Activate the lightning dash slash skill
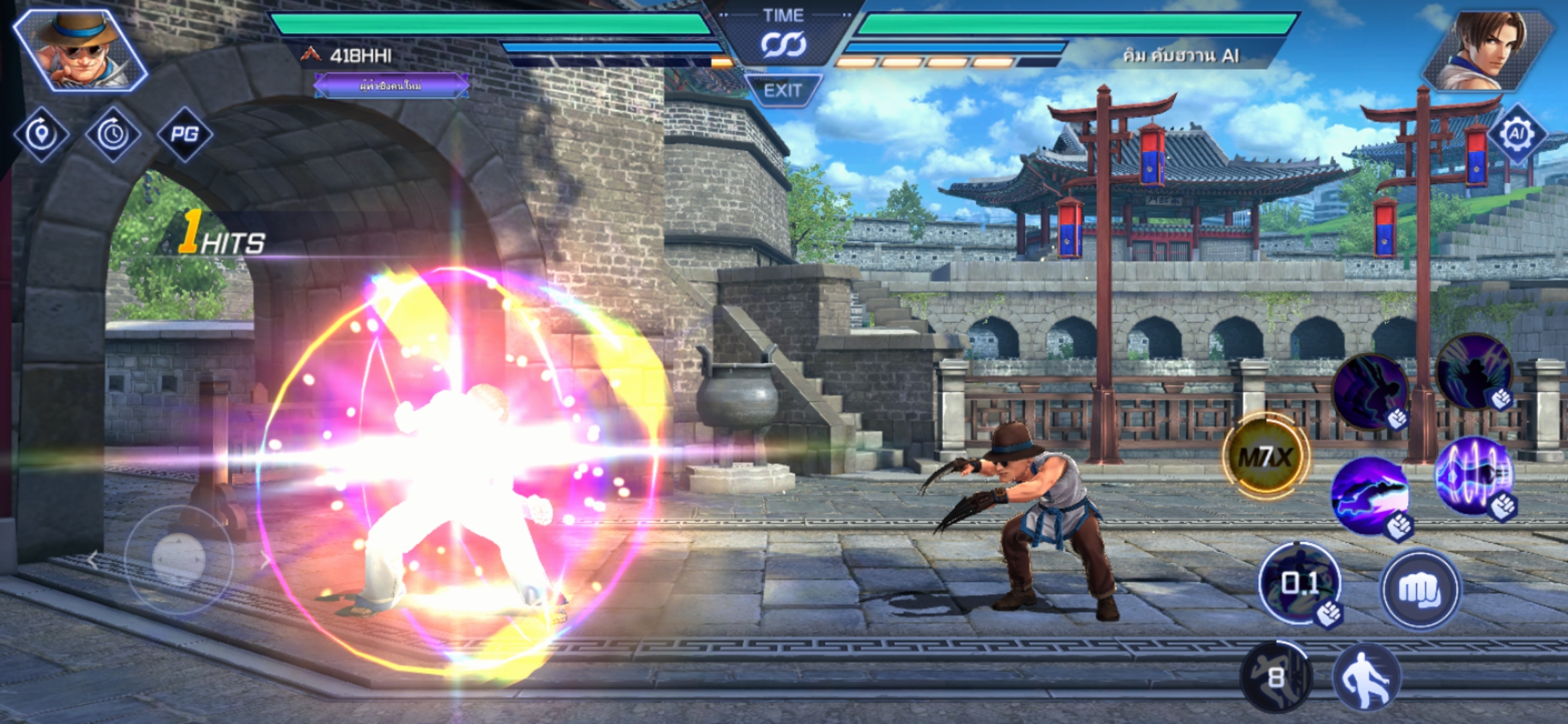 click(x=1370, y=496)
